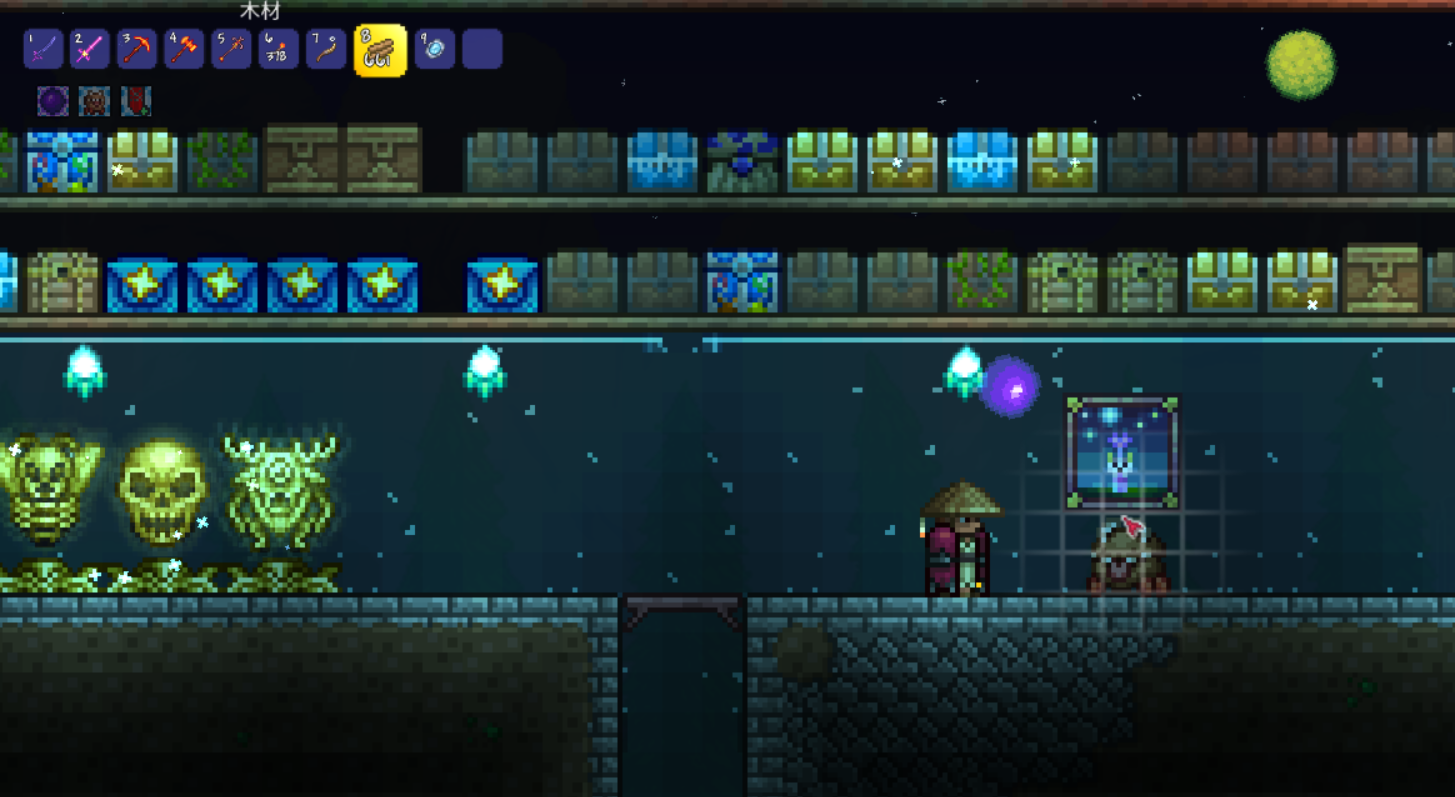Choose the pink glowing sword hotbar slot
Viewport: 1455px width, 797px height.
90,49
